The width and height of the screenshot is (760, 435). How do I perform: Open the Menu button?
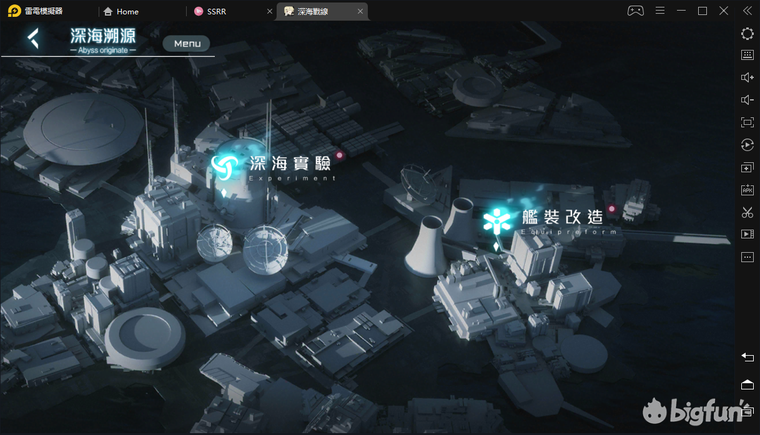(187, 43)
